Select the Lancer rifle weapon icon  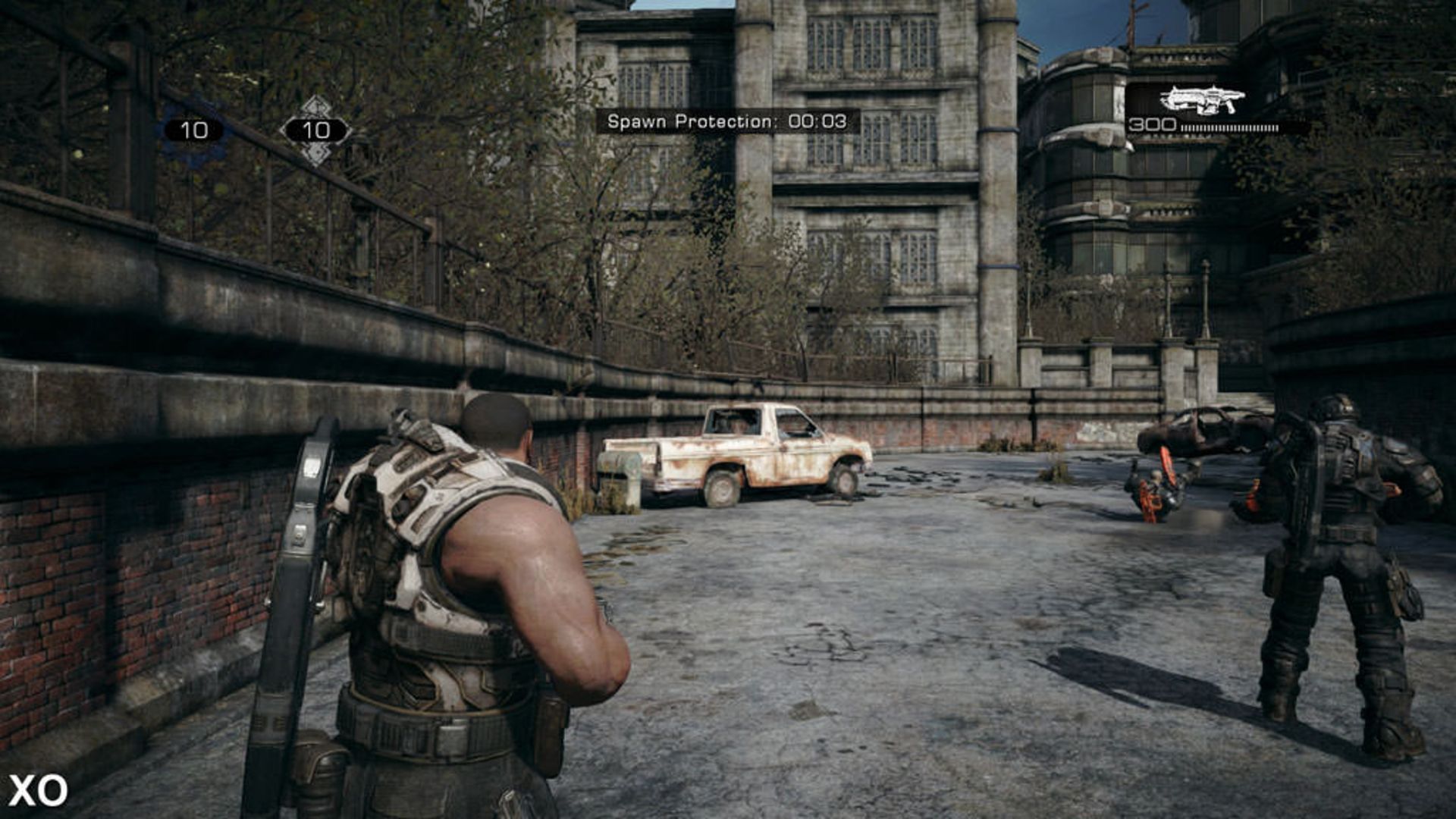point(1202,99)
